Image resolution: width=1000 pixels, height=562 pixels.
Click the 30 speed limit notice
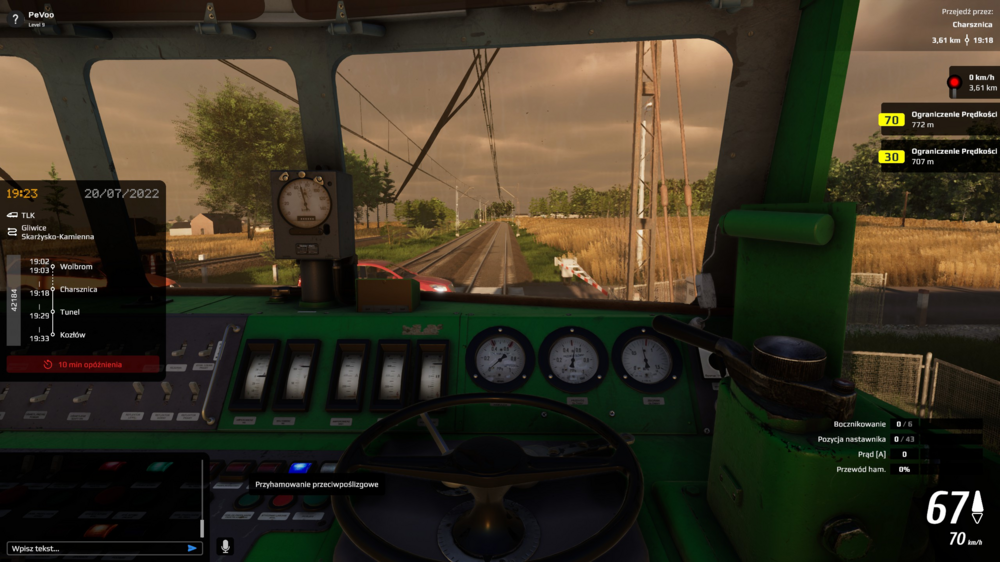(938, 156)
